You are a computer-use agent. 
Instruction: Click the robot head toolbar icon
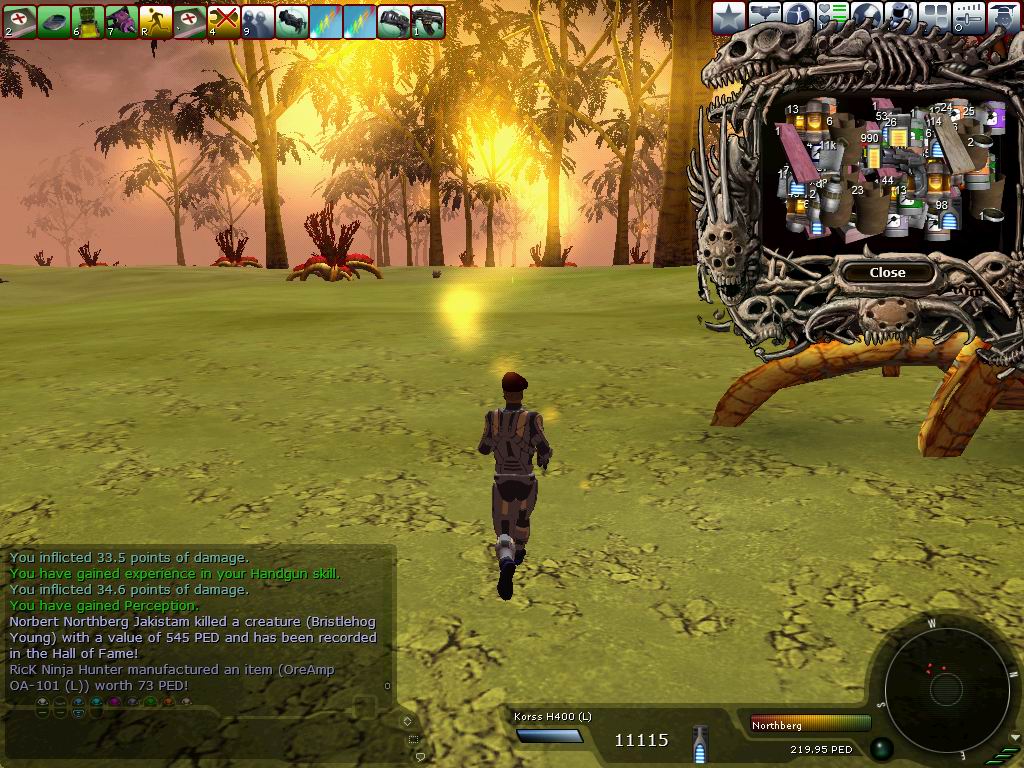click(901, 17)
